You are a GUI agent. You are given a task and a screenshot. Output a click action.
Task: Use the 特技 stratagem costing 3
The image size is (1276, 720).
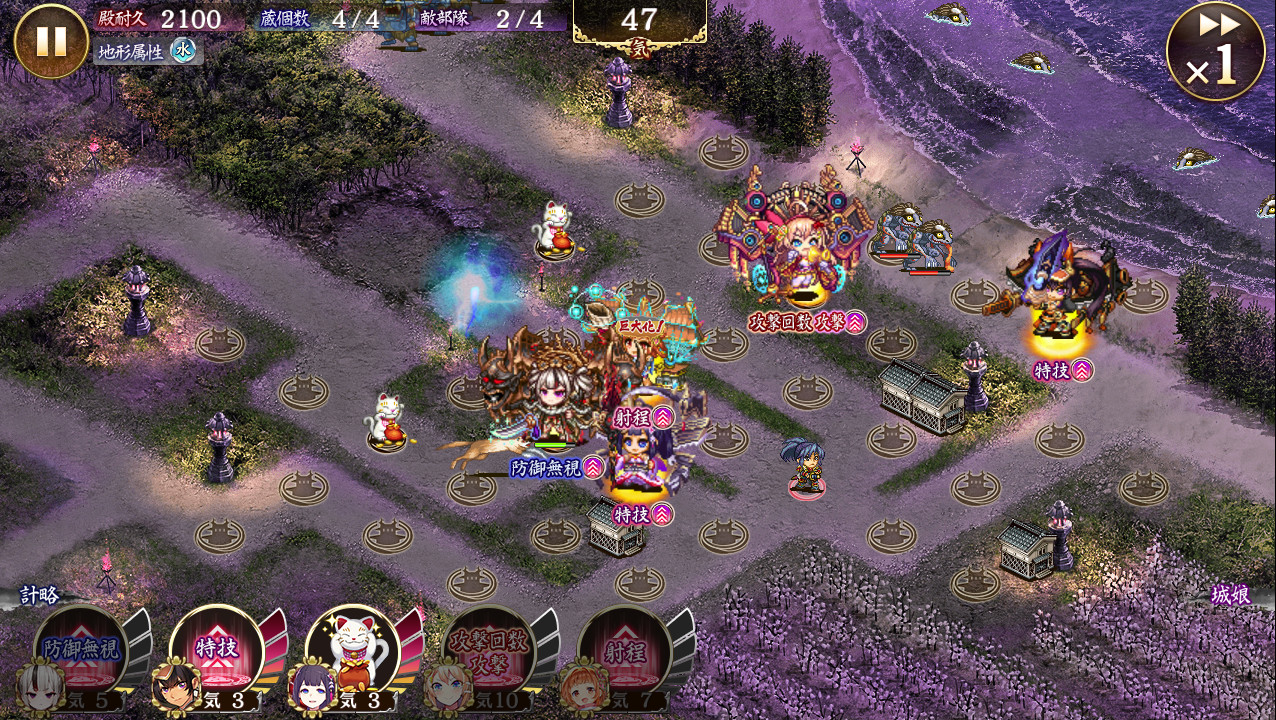[216, 652]
